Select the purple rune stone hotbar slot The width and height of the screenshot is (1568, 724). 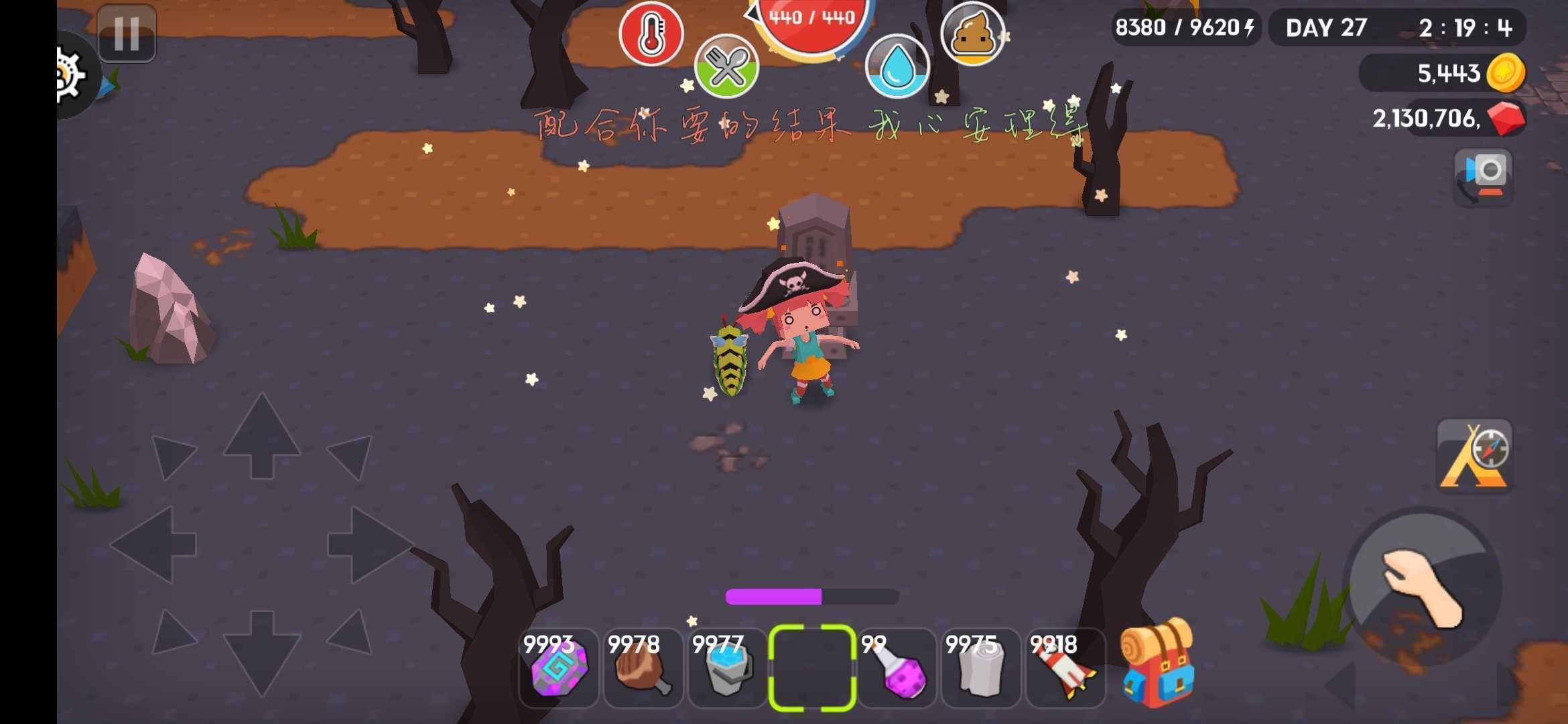(559, 668)
